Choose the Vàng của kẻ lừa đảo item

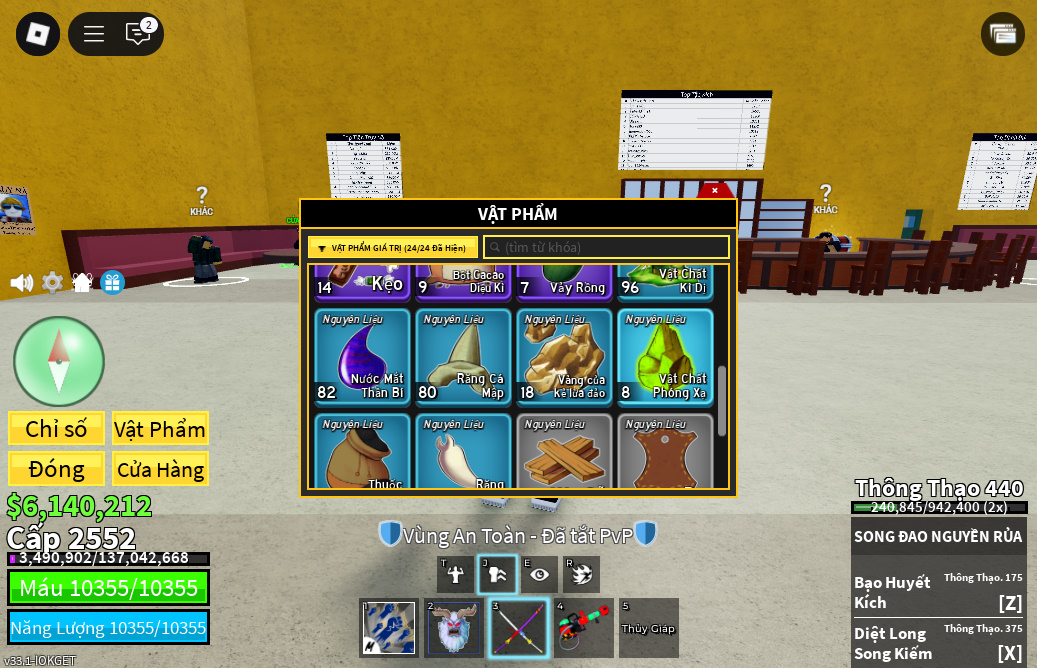pos(564,356)
